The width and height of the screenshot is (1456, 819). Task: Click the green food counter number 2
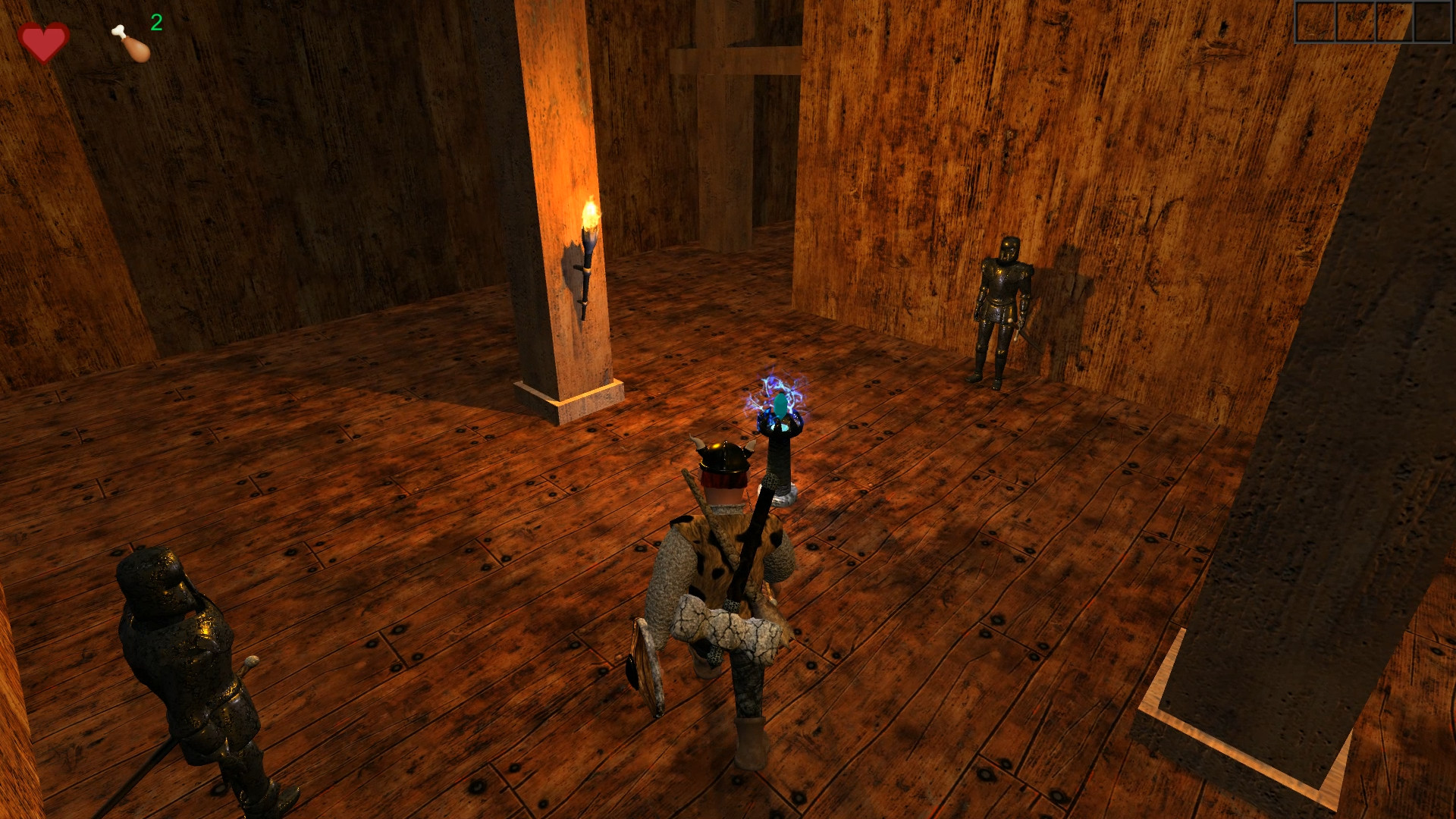pyautogui.click(x=155, y=23)
